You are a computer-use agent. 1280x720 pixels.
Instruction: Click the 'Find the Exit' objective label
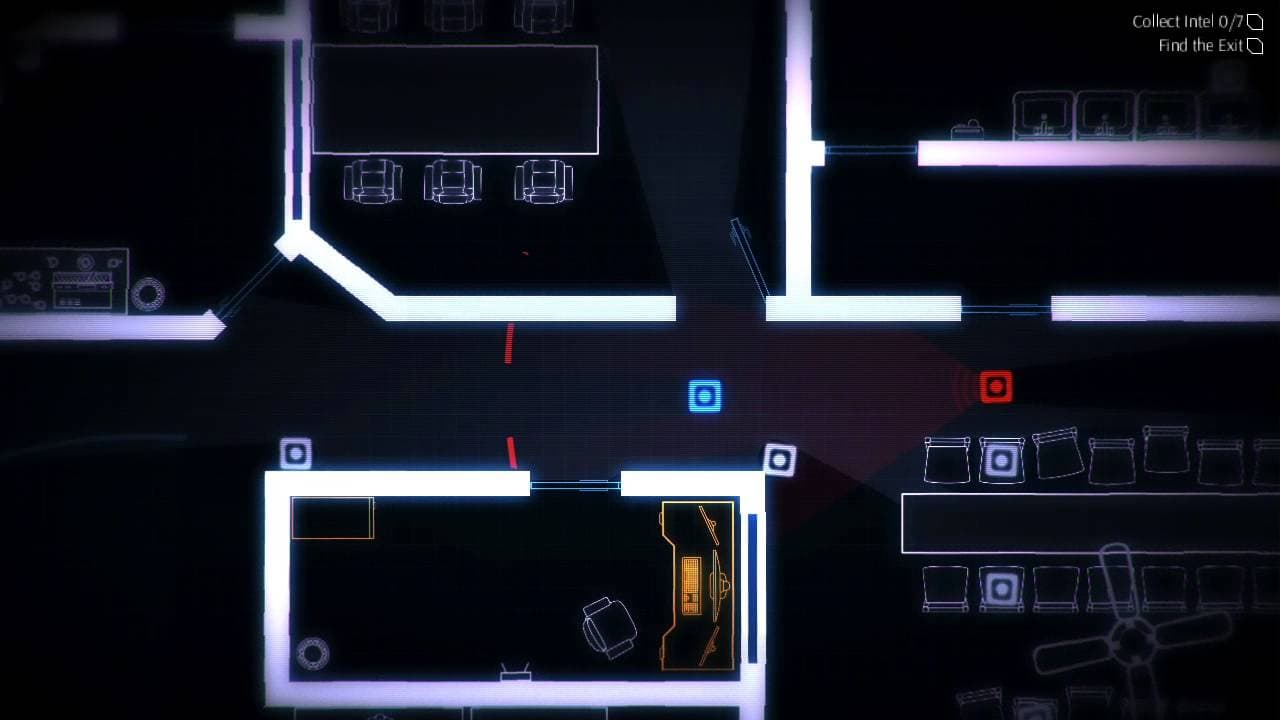point(1197,46)
